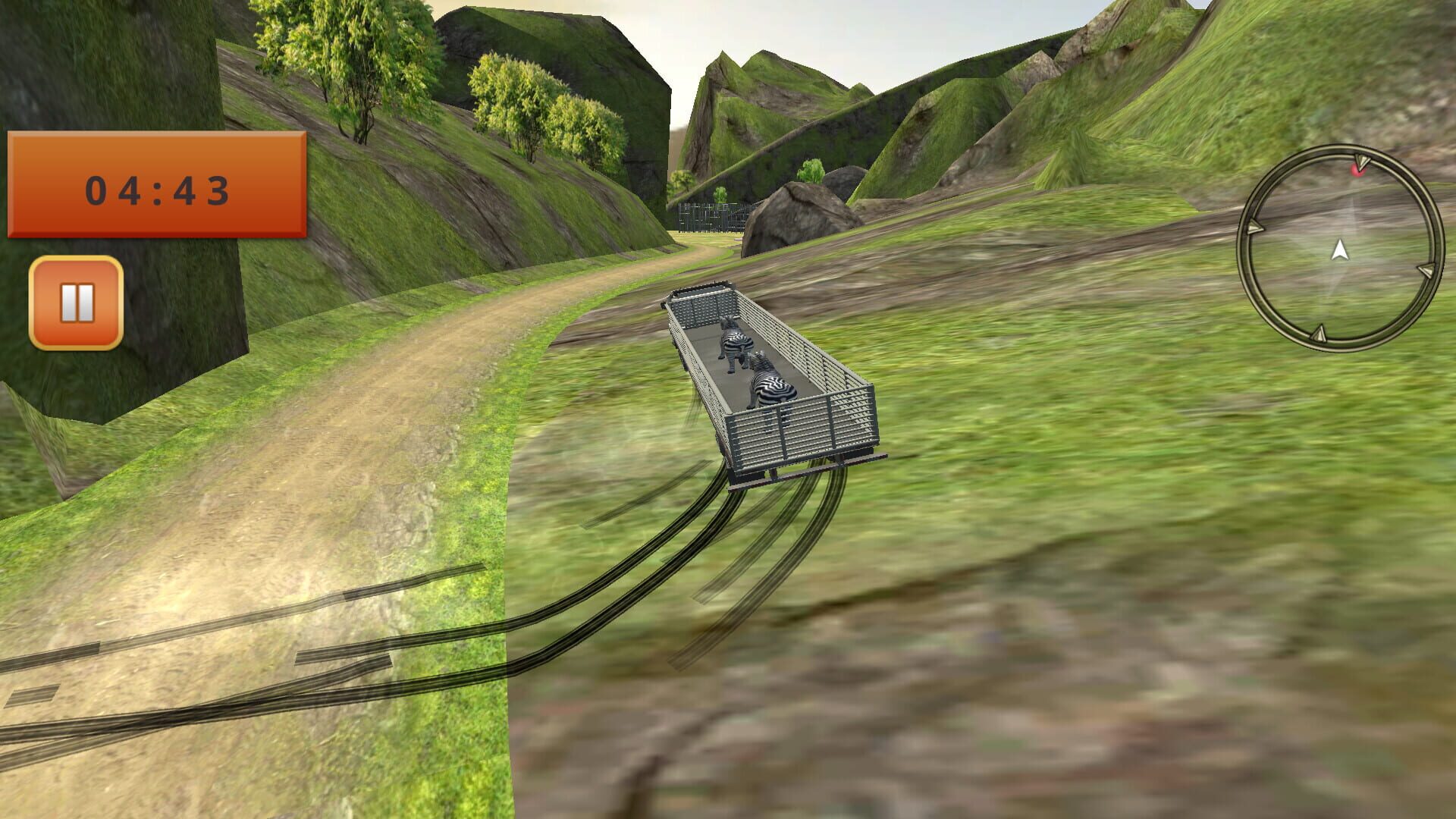Click the west pointer on the compass ring

1255,225
